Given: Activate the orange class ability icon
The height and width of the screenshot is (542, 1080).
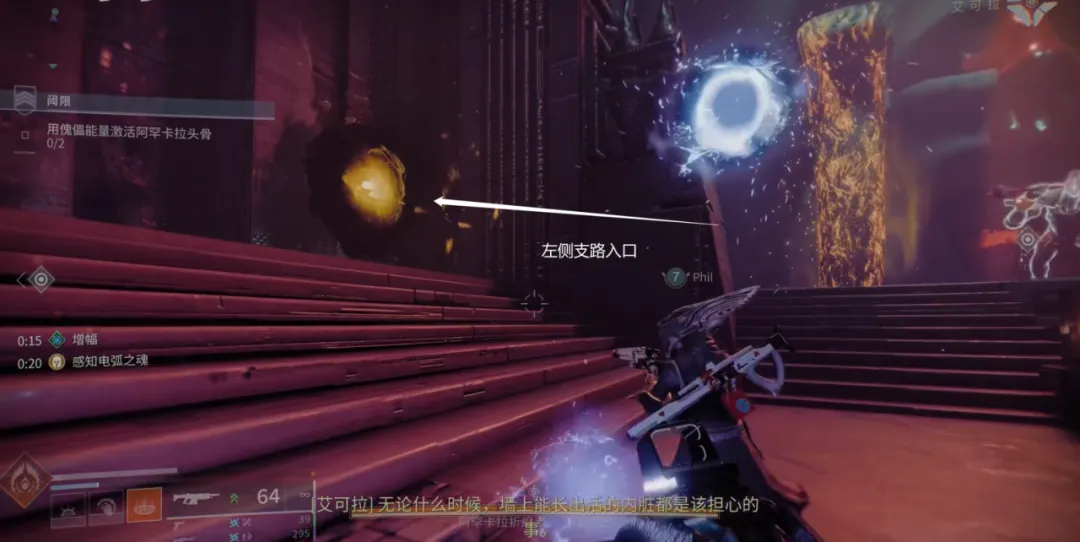Looking at the screenshot, I should click(x=144, y=506).
